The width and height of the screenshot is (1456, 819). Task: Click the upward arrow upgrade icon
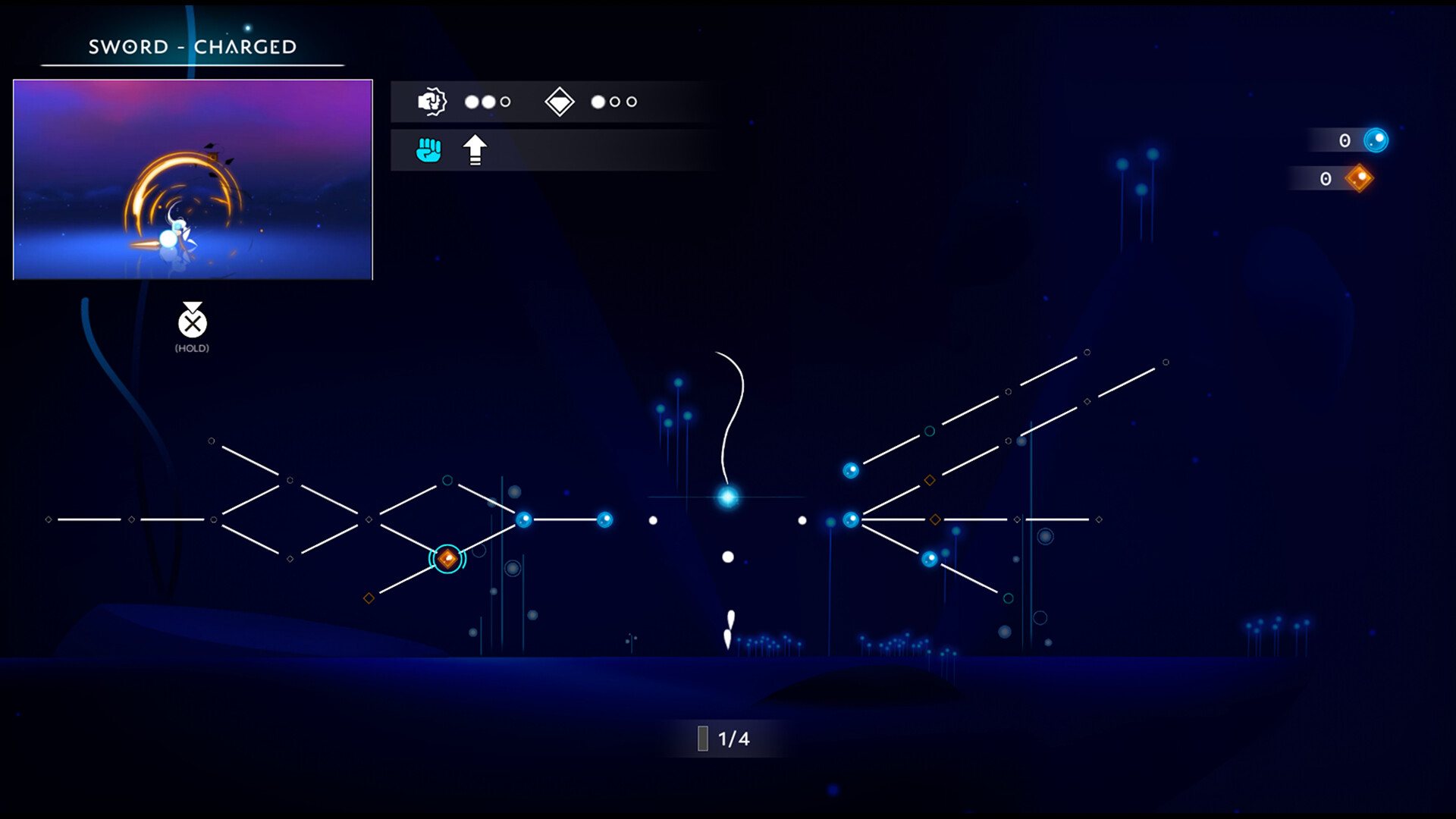point(475,149)
